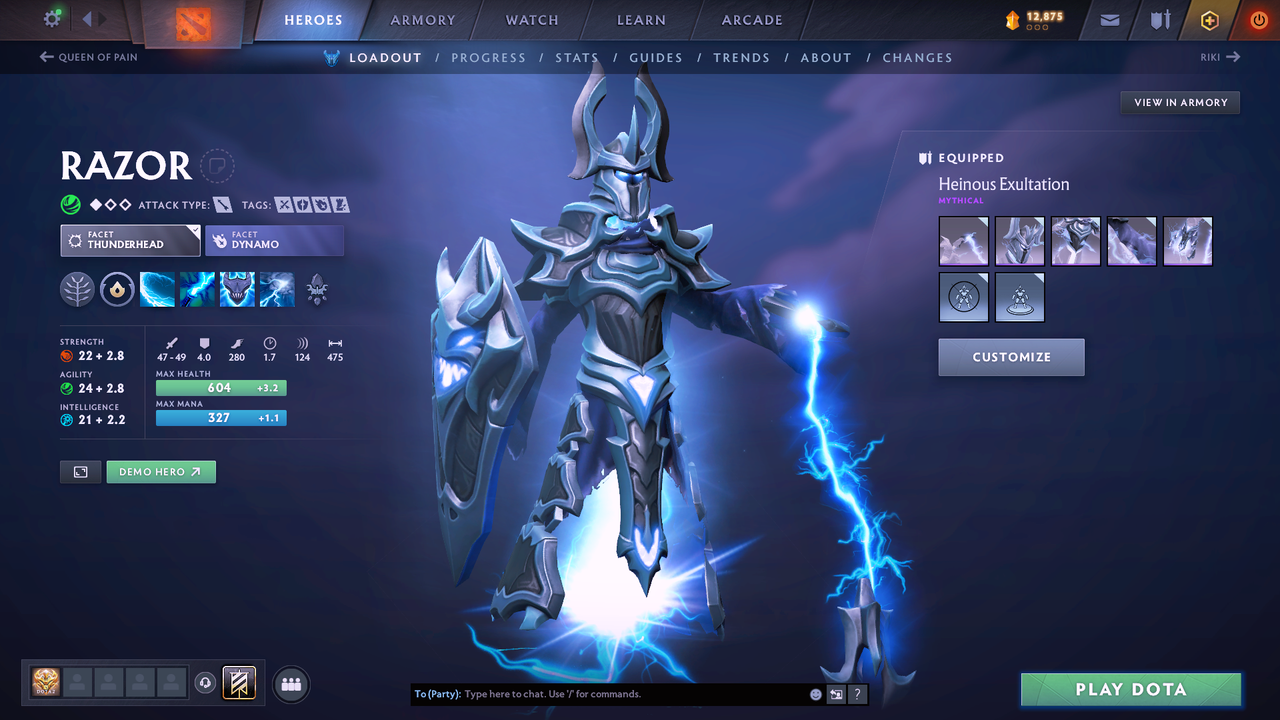Open the STATS section of the hero page
Viewport: 1280px width, 720px height.
[577, 57]
